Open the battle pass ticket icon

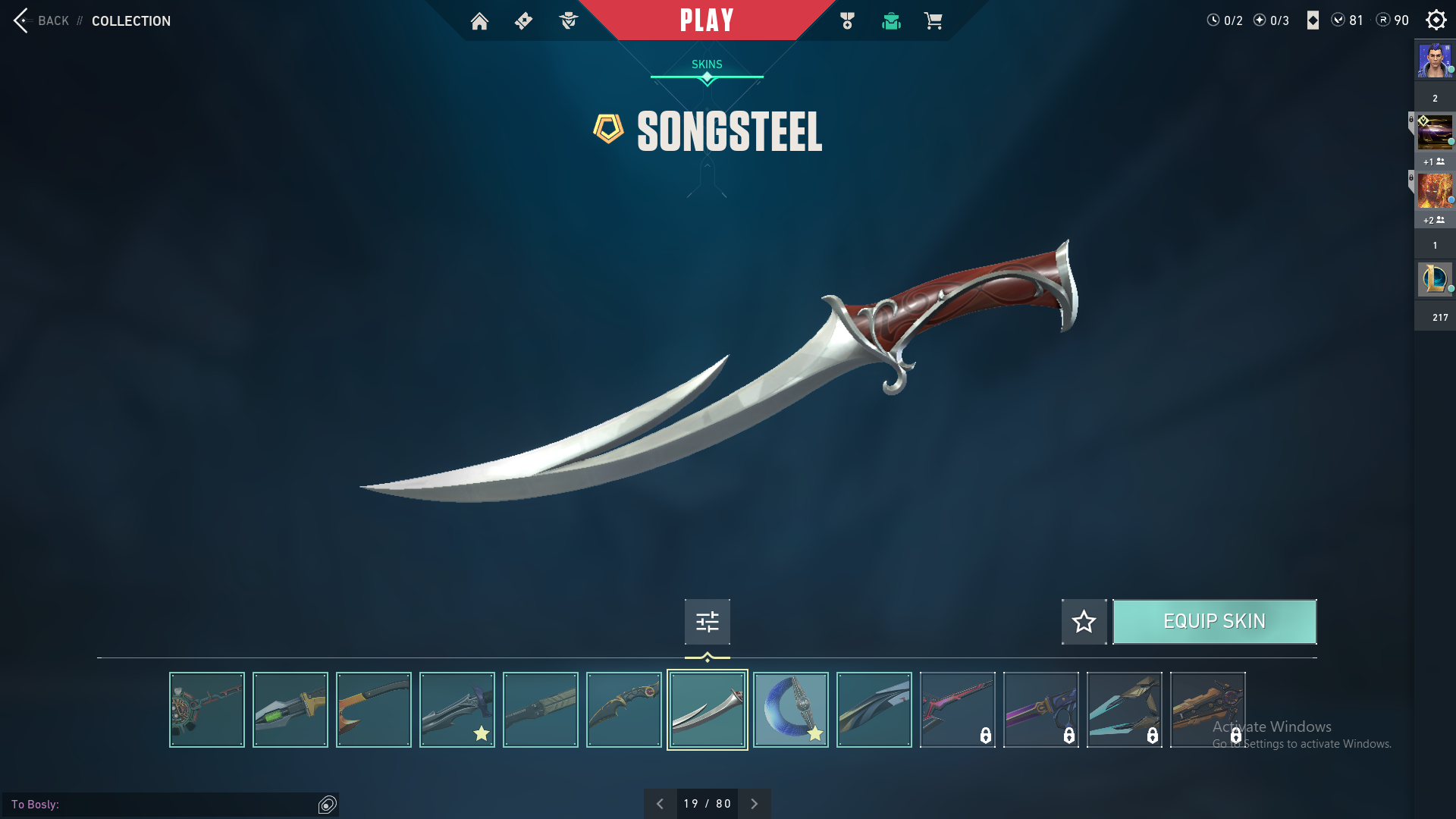coord(523,21)
